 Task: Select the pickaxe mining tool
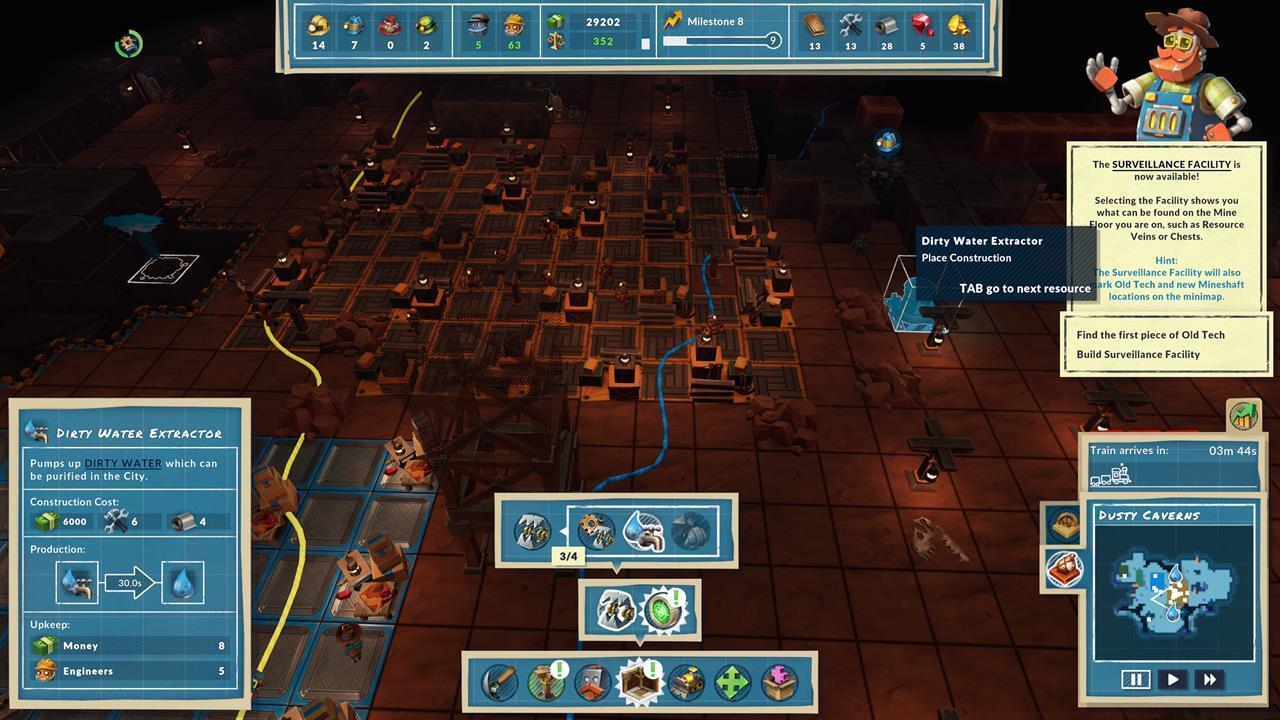(499, 683)
